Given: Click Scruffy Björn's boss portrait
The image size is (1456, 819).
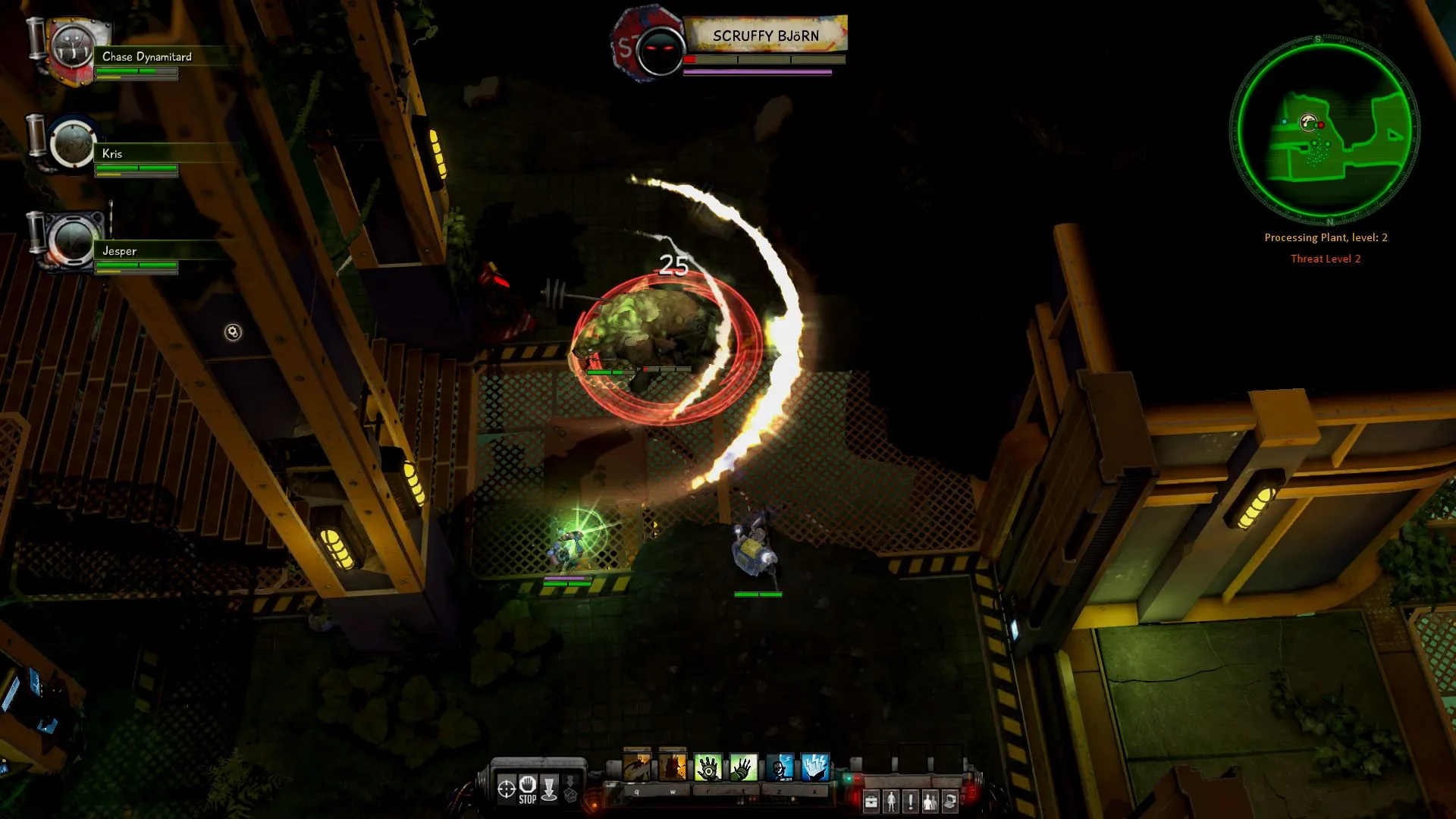Looking at the screenshot, I should pyautogui.click(x=658, y=49).
